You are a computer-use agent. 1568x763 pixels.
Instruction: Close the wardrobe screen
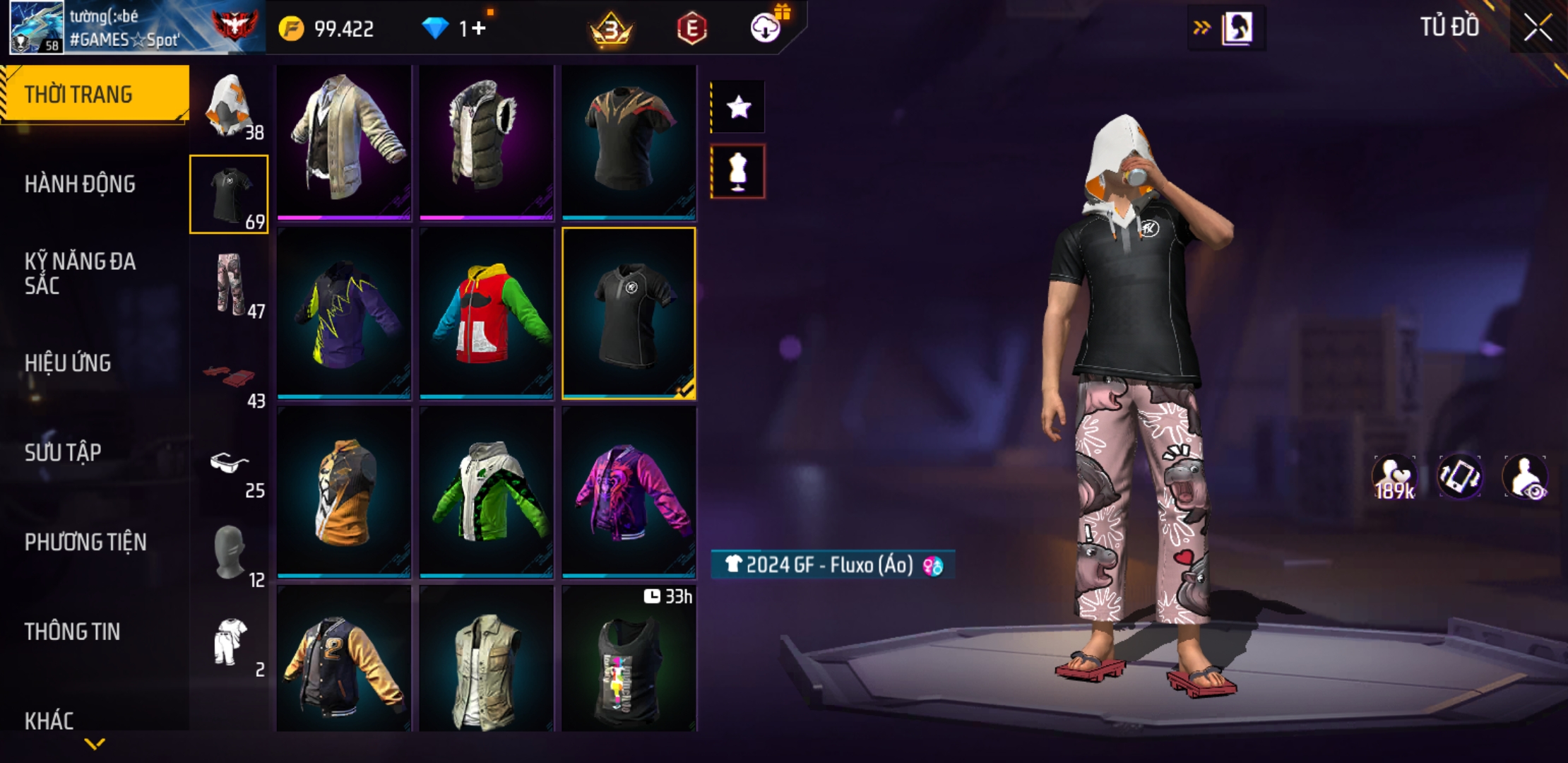click(x=1537, y=28)
